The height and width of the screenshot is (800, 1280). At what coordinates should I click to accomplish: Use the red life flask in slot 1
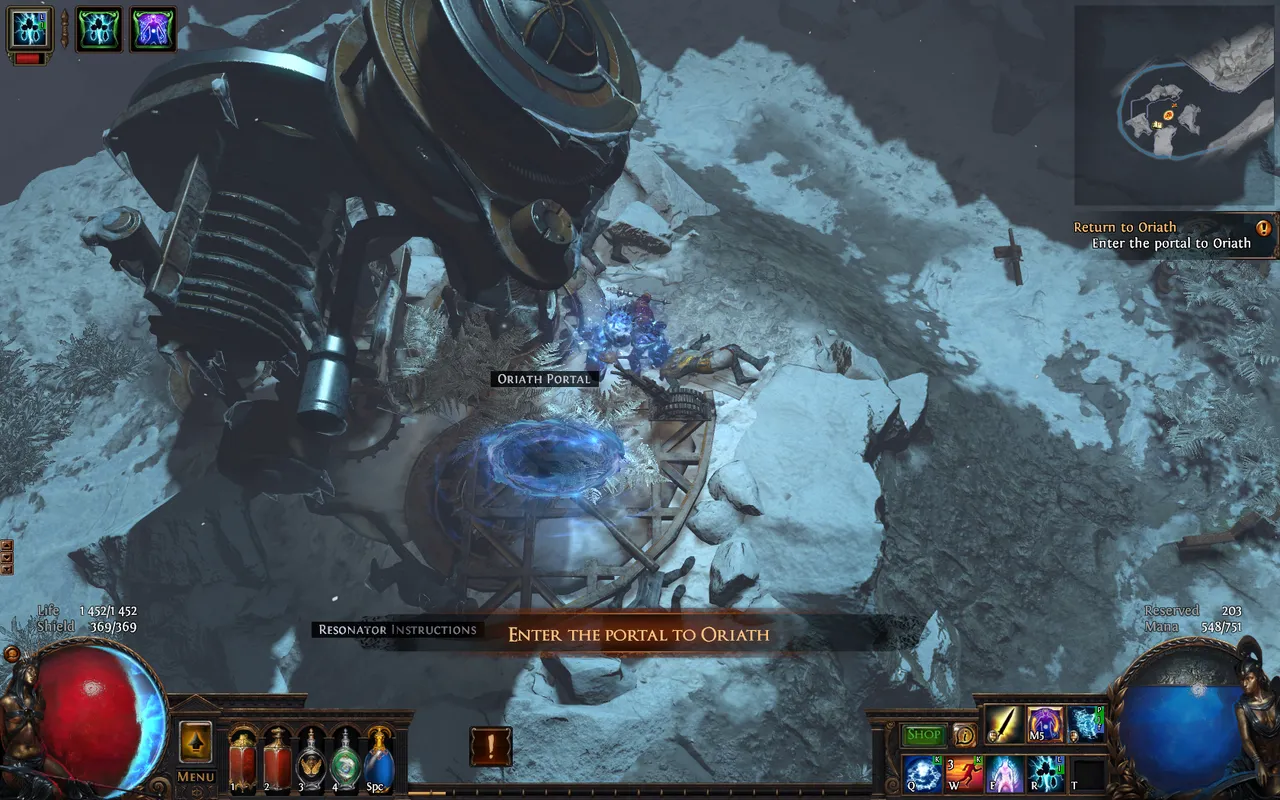coord(243,756)
